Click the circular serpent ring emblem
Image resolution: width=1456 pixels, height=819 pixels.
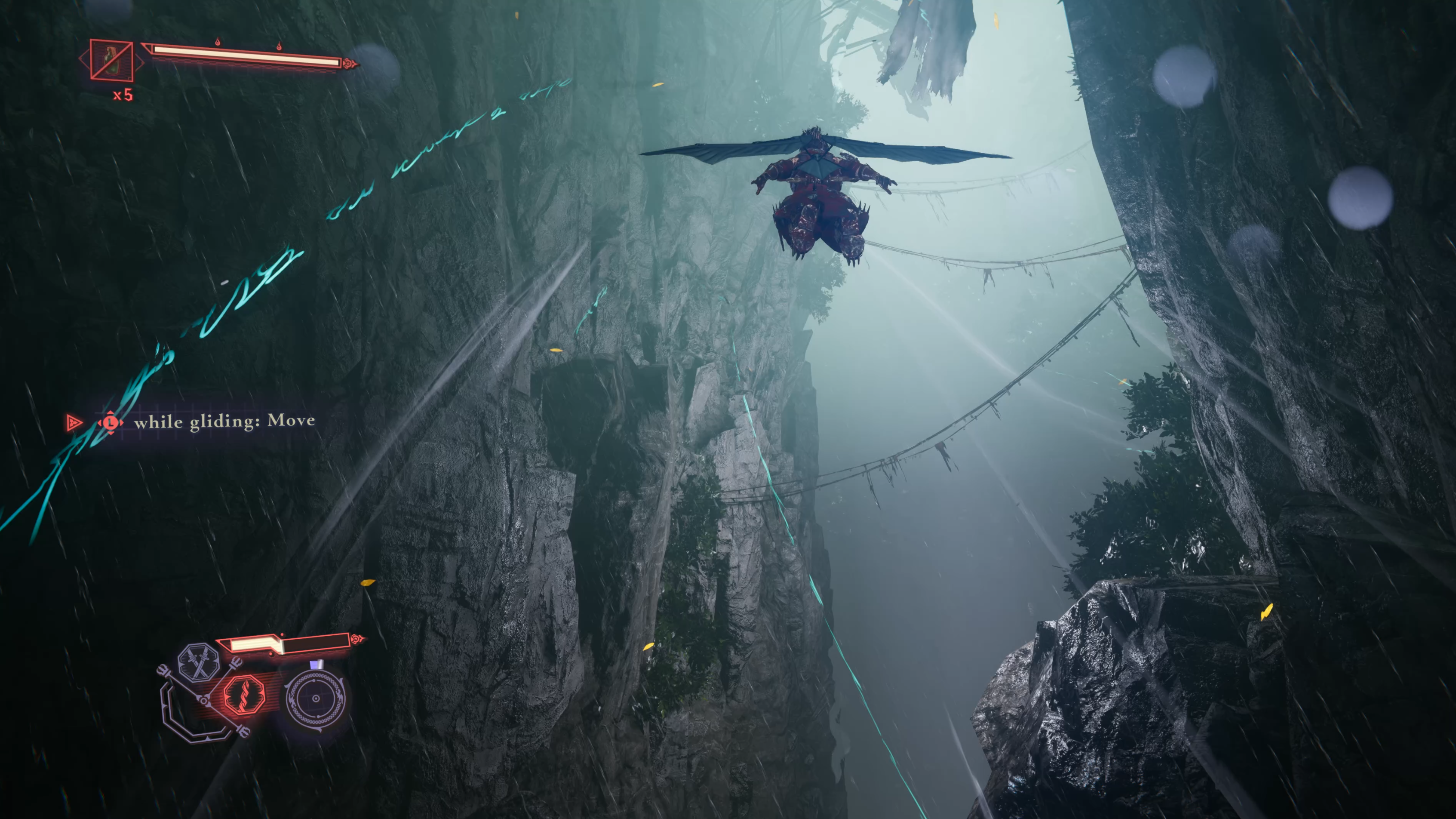(x=315, y=699)
